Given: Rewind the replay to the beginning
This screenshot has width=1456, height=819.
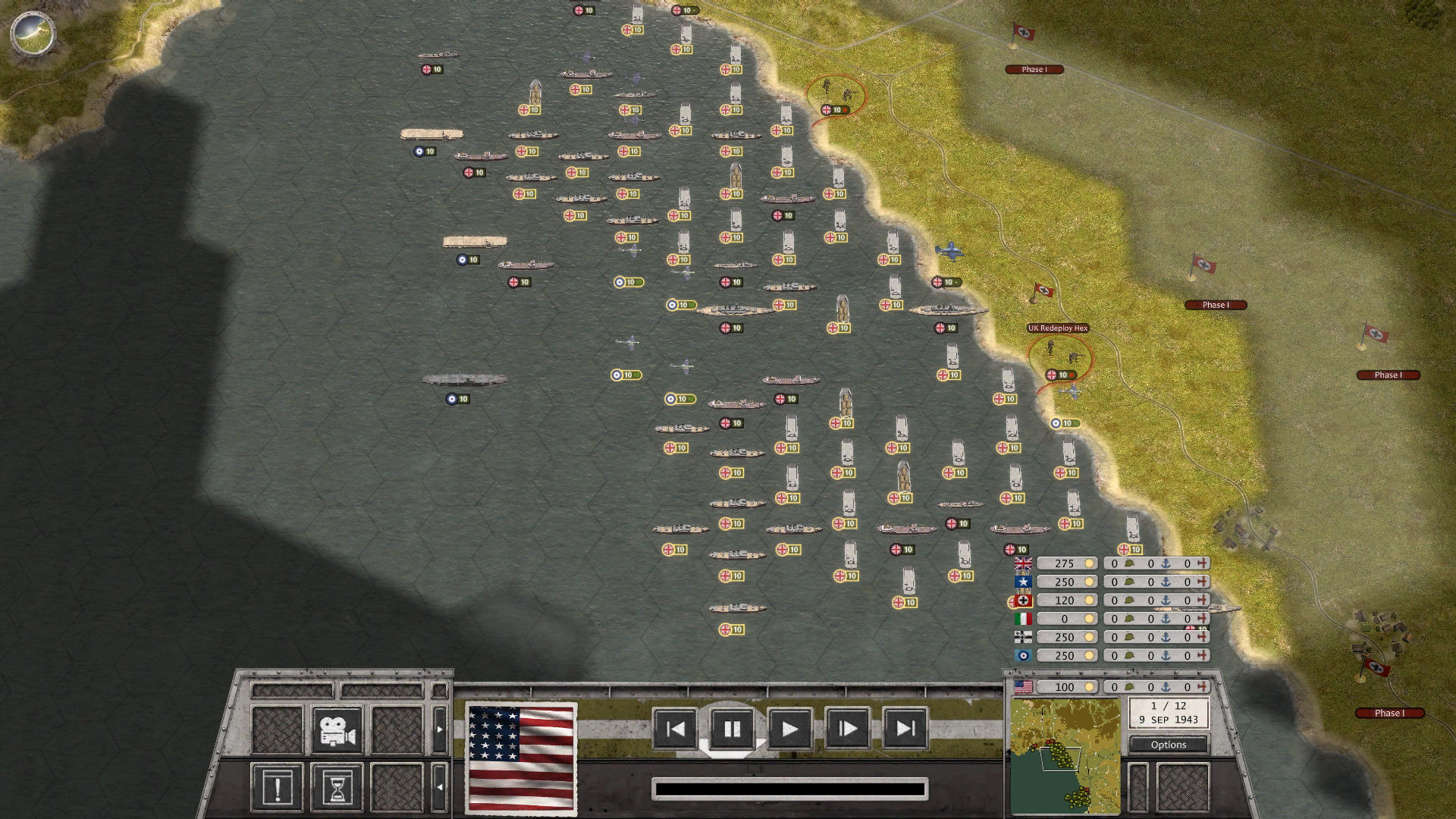Looking at the screenshot, I should point(675,729).
